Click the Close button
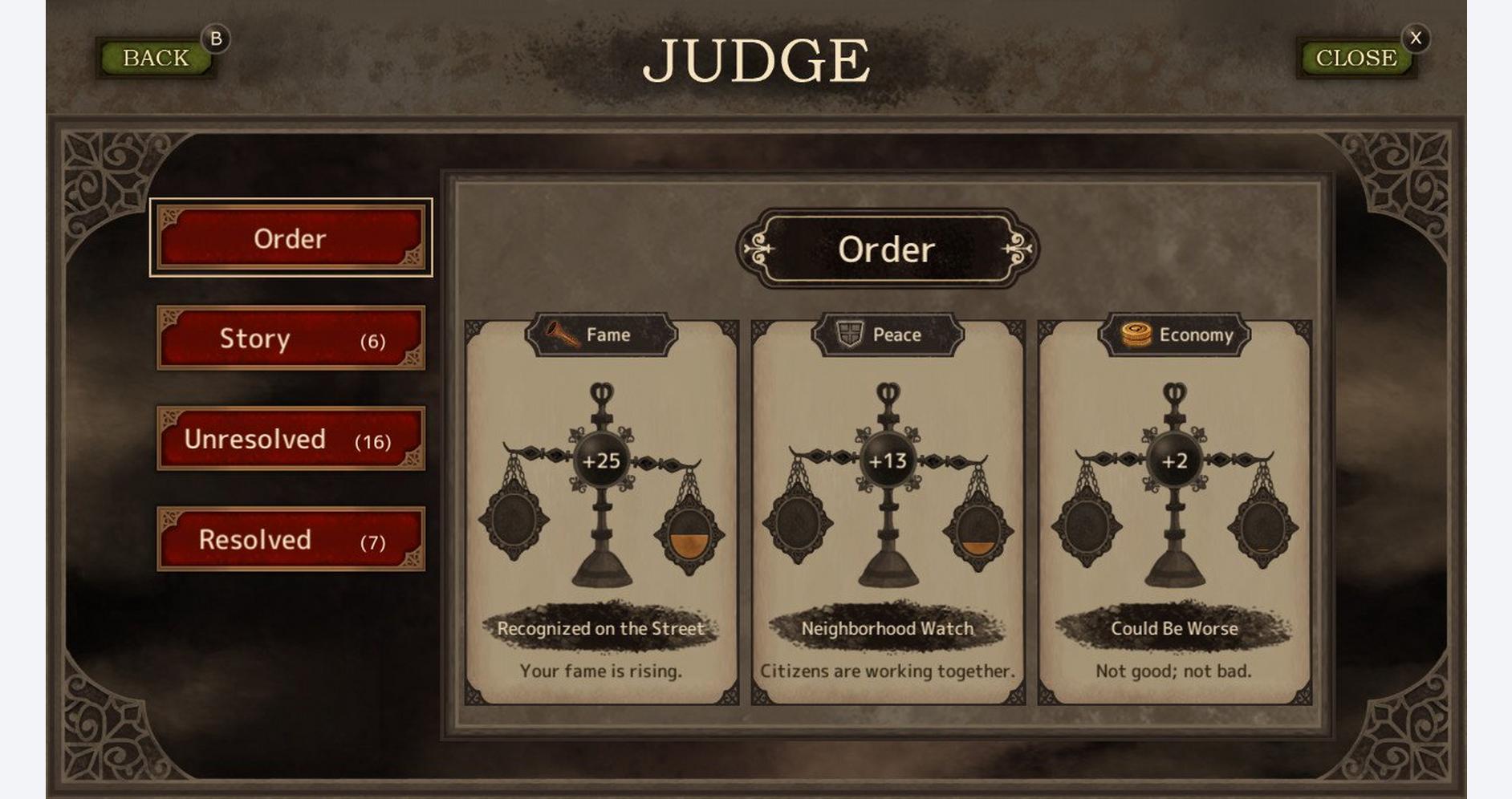Screen dimensions: 1512x799 1354,57
